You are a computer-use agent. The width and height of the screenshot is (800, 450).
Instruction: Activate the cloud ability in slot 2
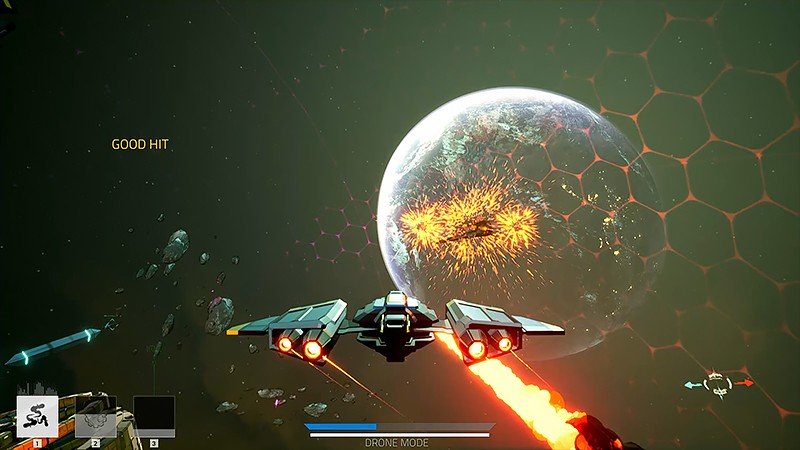[x=95, y=416]
